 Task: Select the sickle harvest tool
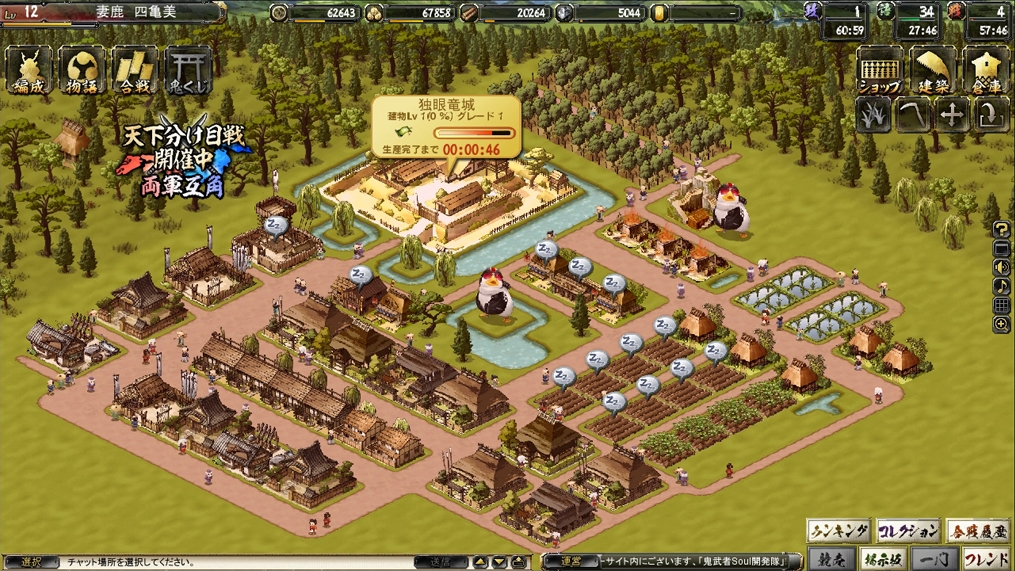pos(912,116)
